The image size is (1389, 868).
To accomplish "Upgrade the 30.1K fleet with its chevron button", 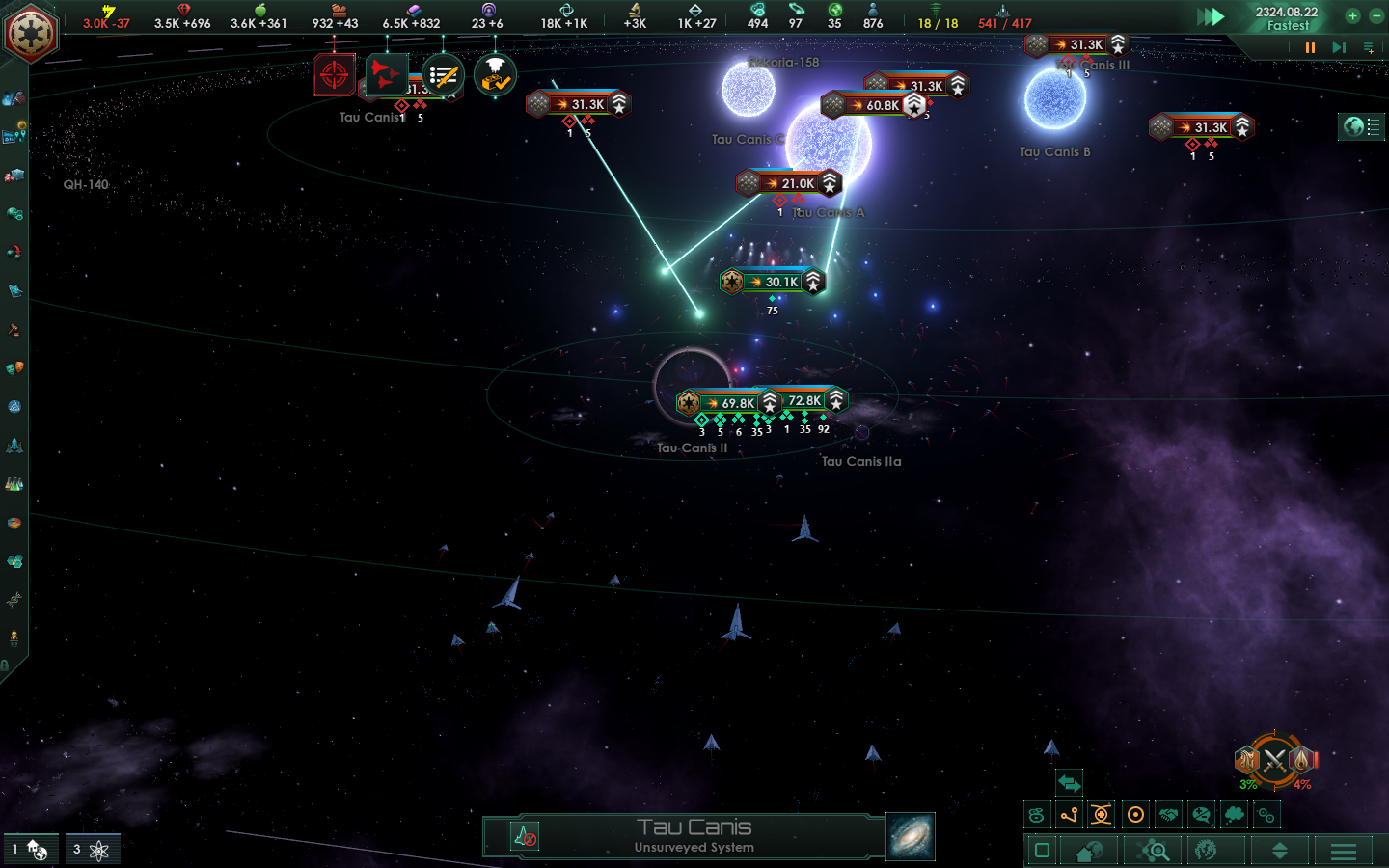I will tap(812, 282).
